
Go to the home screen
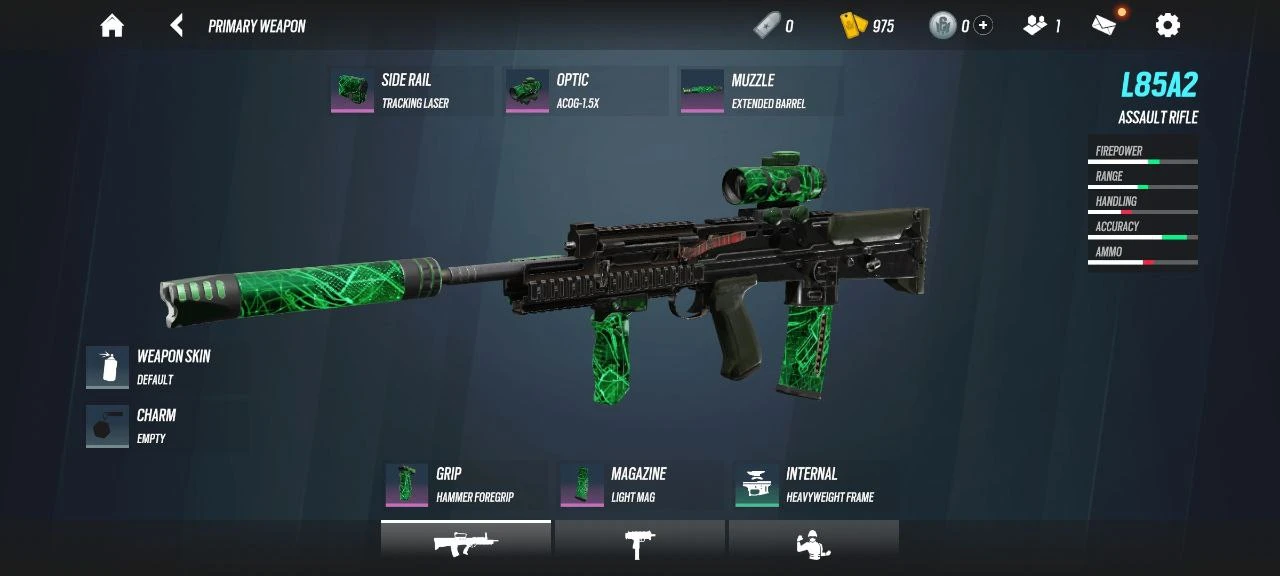112,26
